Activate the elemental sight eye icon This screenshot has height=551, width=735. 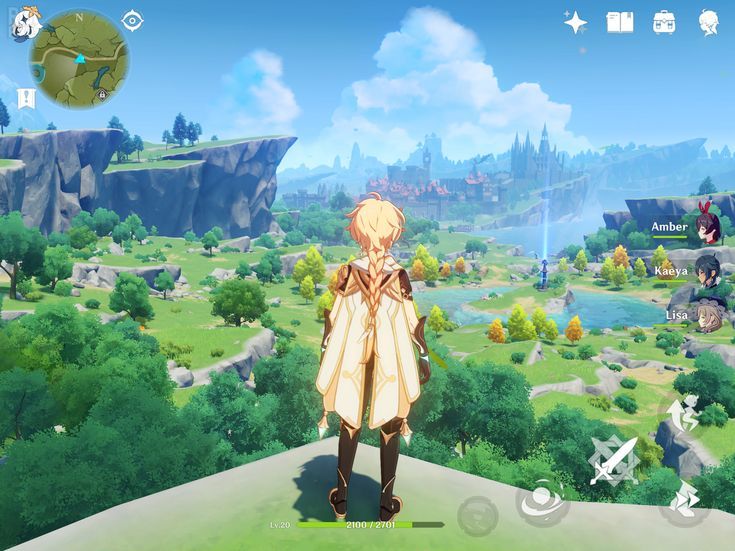click(132, 21)
